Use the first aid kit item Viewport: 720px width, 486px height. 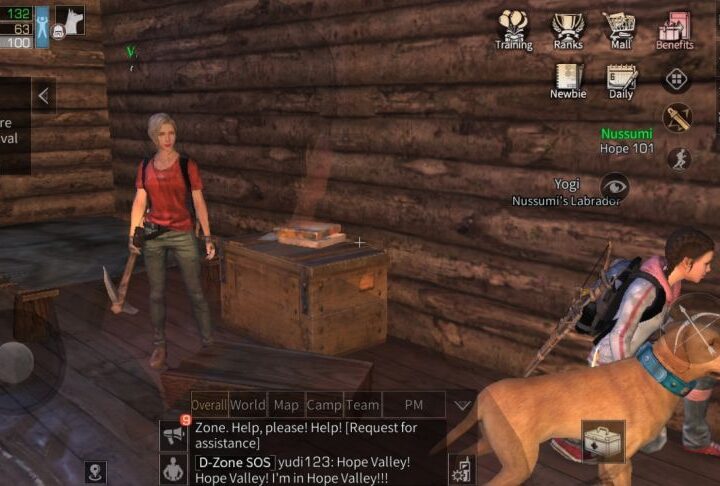[x=605, y=440]
